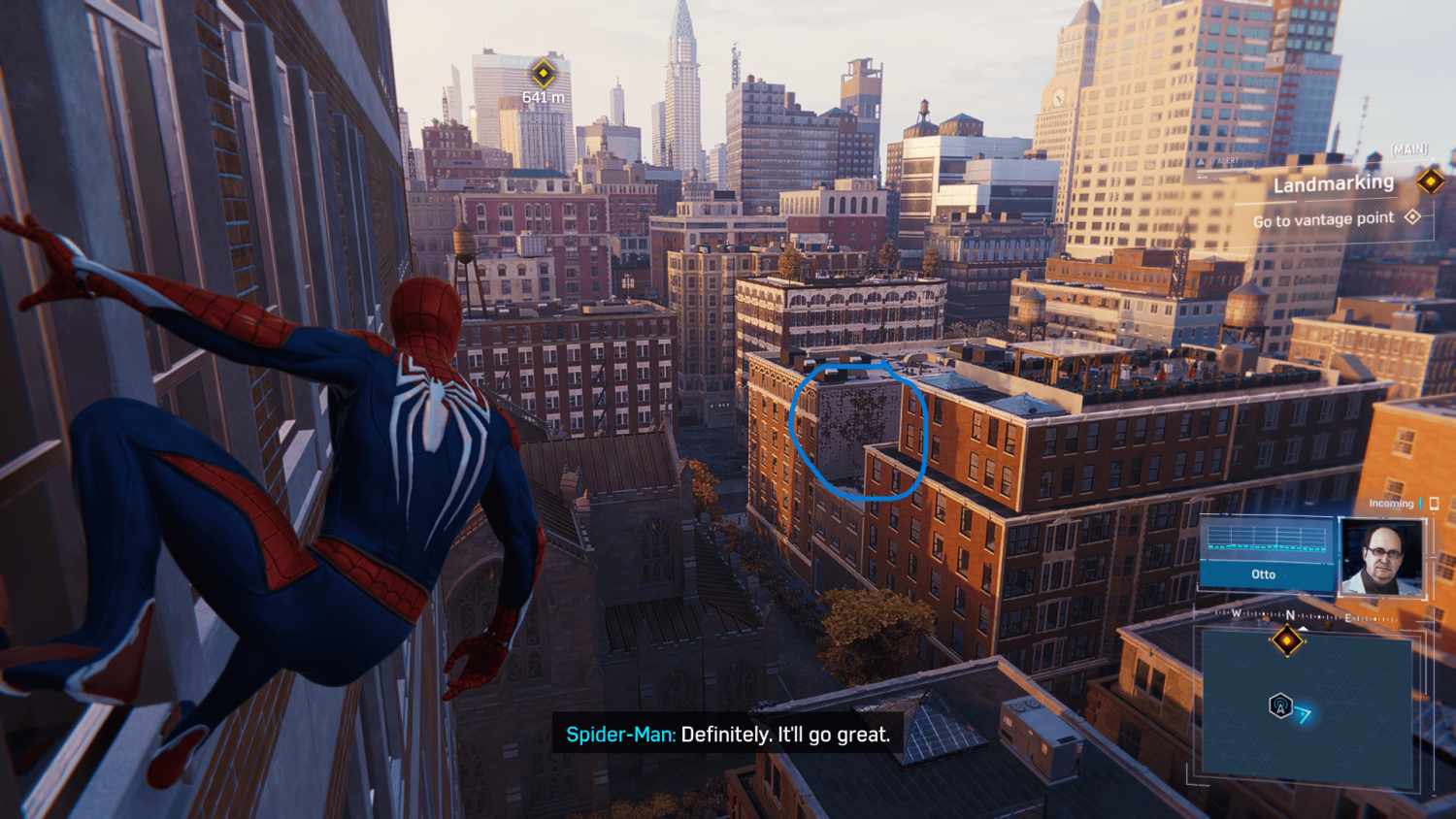Click Spider-Man's position icon on the minimap

click(x=1280, y=705)
